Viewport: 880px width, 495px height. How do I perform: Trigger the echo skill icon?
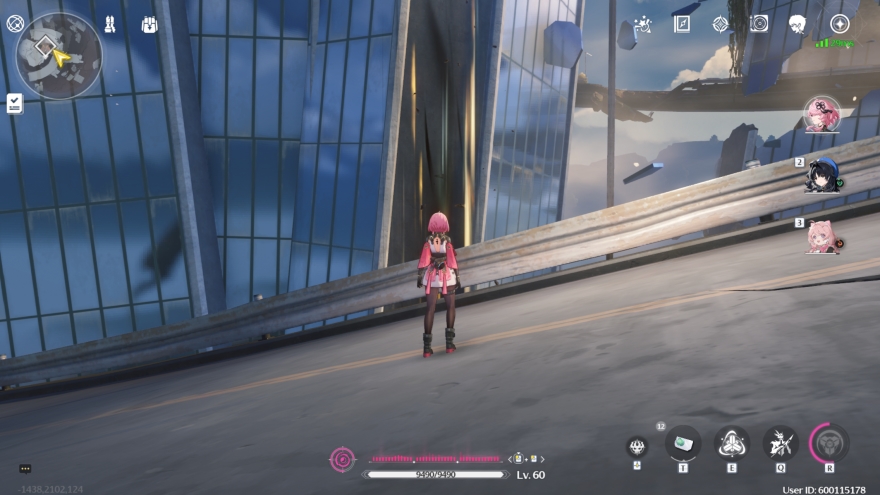pyautogui.click(x=780, y=442)
